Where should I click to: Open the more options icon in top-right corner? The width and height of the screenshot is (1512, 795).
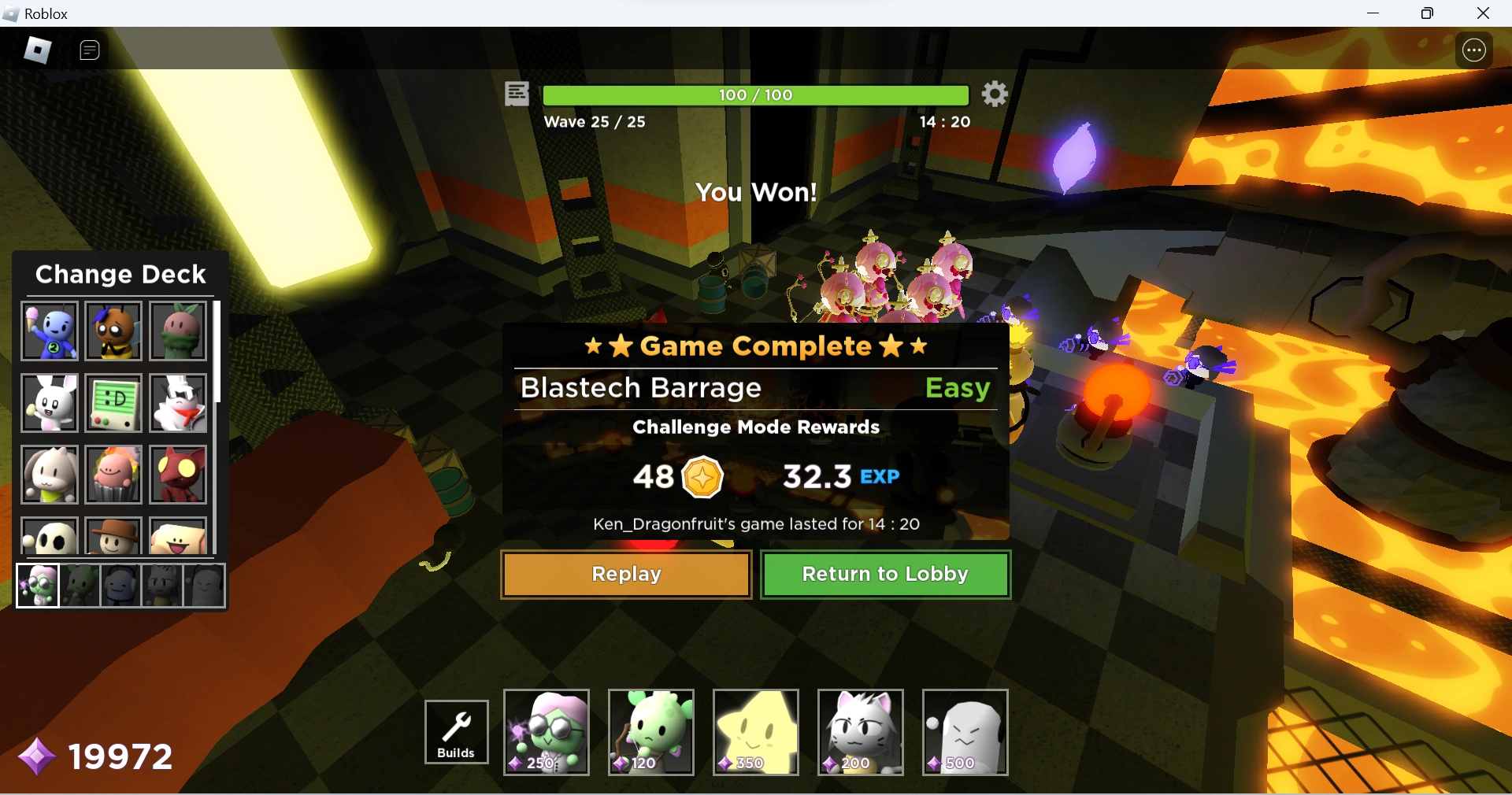(x=1473, y=50)
